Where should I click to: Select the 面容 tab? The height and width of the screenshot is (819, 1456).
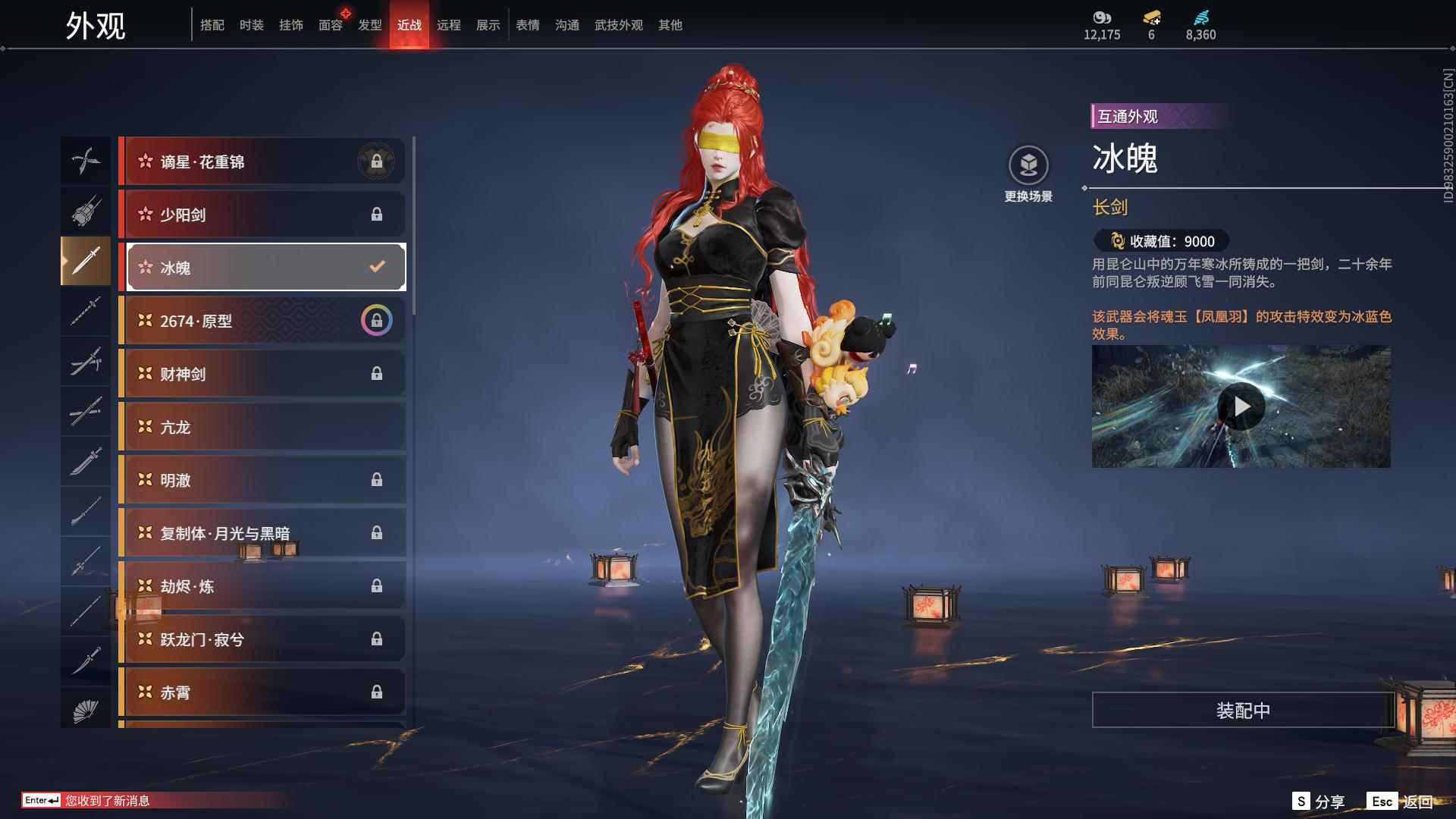[x=330, y=25]
